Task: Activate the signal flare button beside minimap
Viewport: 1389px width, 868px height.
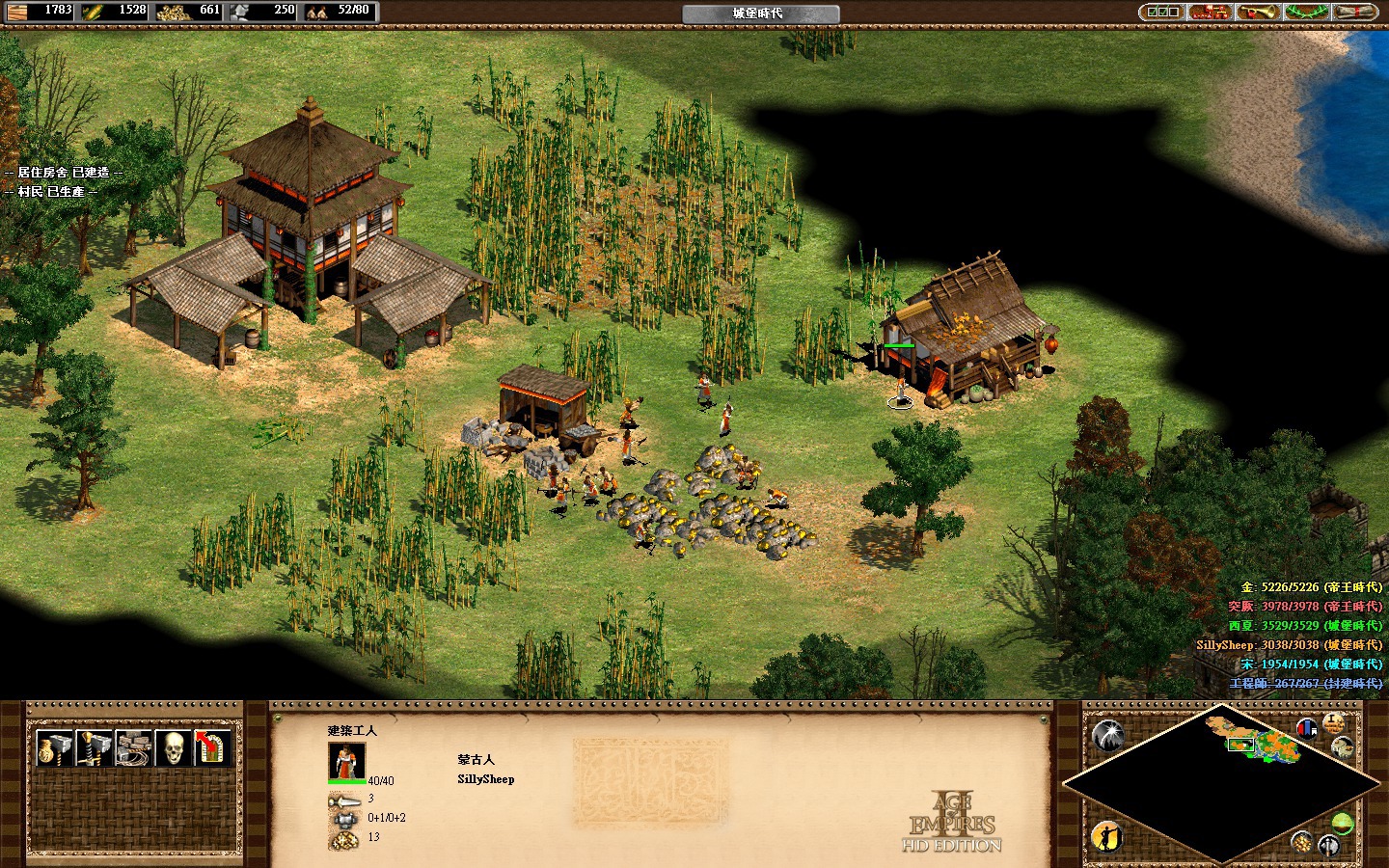Action: [x=1109, y=737]
